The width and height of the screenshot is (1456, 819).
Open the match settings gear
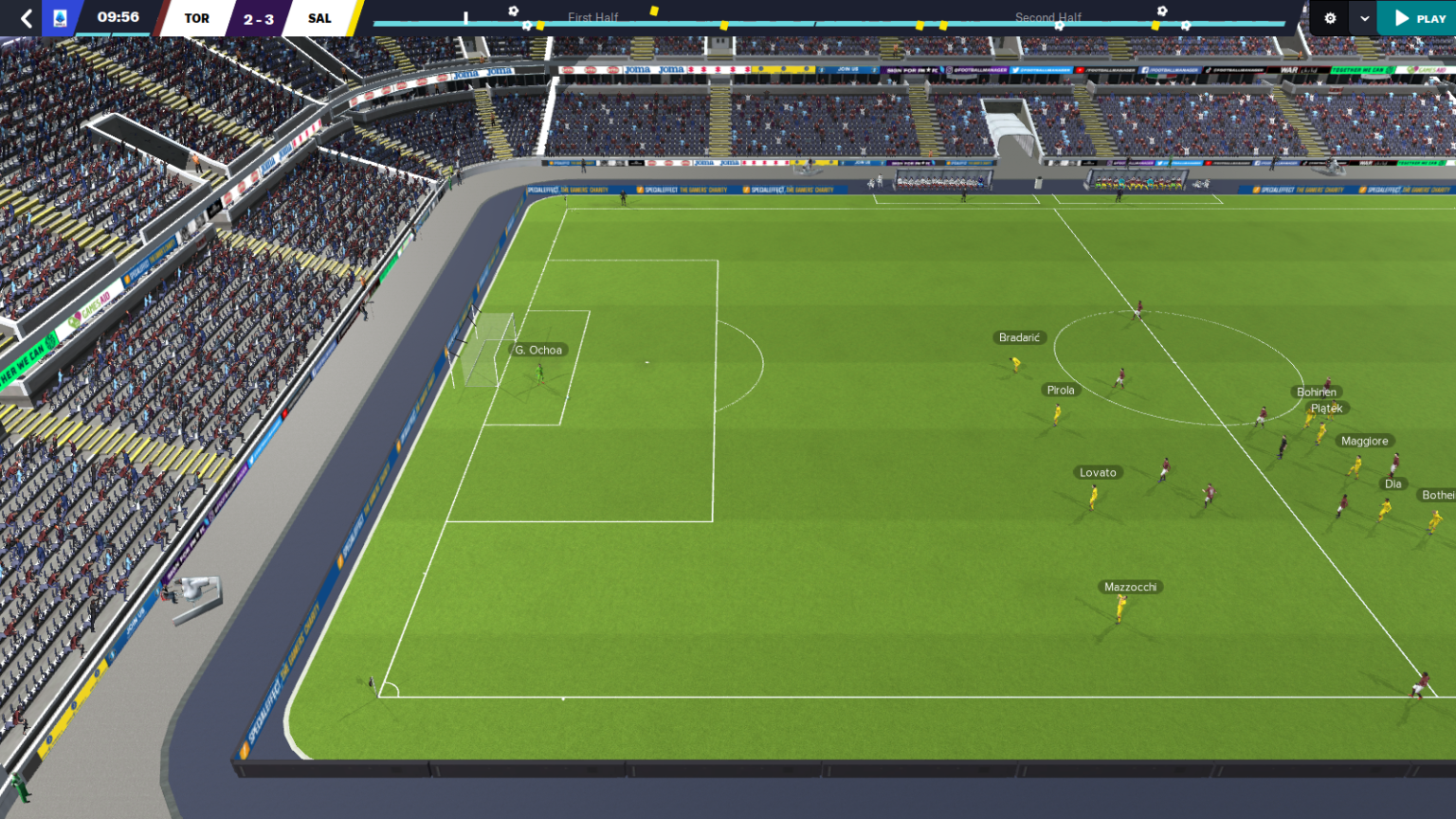coord(1330,17)
